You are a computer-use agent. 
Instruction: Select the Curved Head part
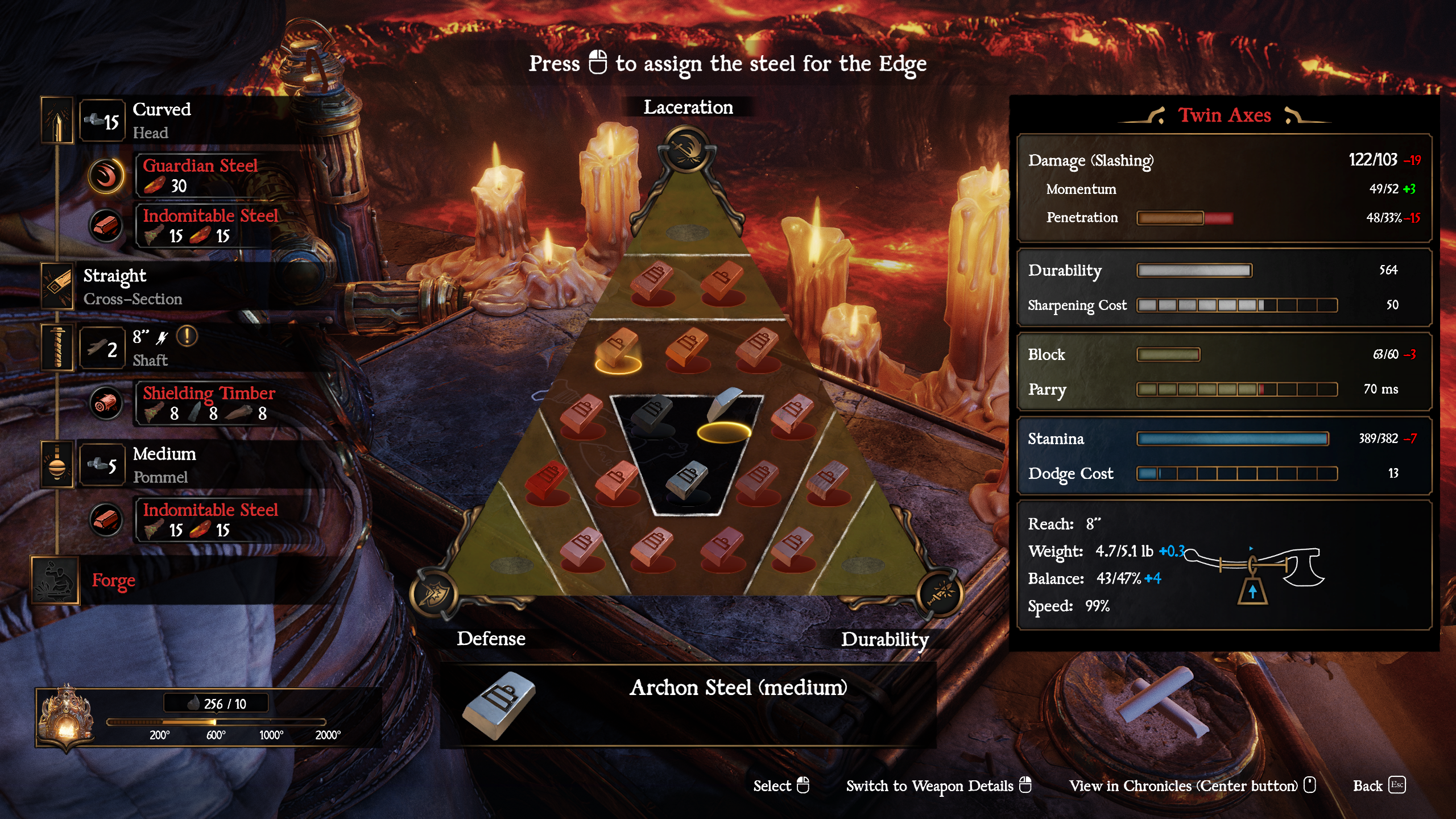click(x=161, y=120)
